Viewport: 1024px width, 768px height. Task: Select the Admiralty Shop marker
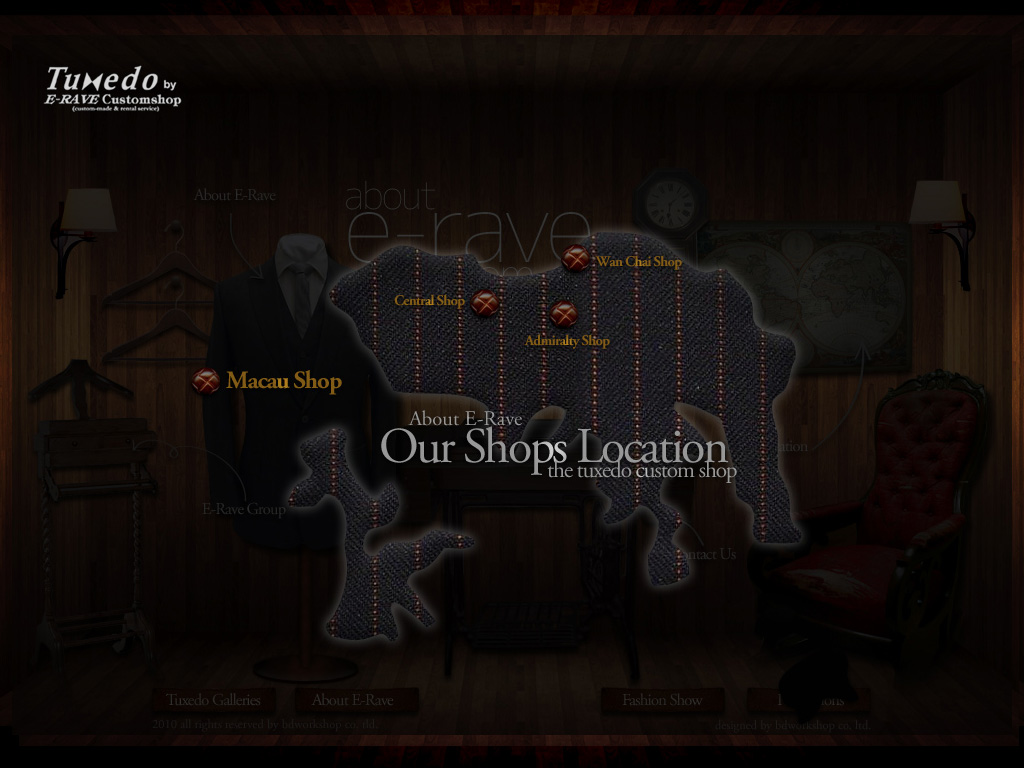click(564, 314)
